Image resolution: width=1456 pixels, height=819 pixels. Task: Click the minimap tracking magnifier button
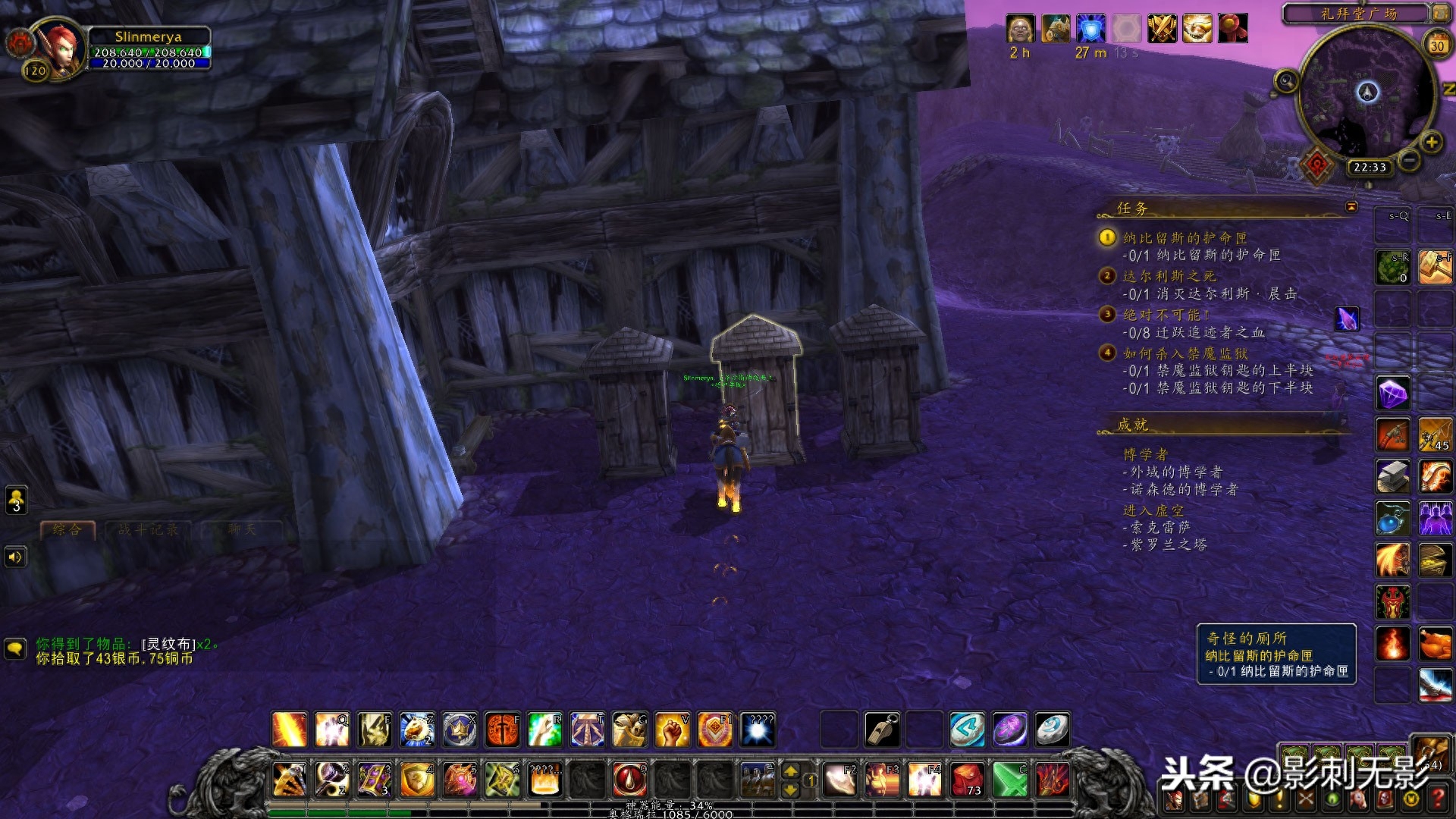point(1285,80)
